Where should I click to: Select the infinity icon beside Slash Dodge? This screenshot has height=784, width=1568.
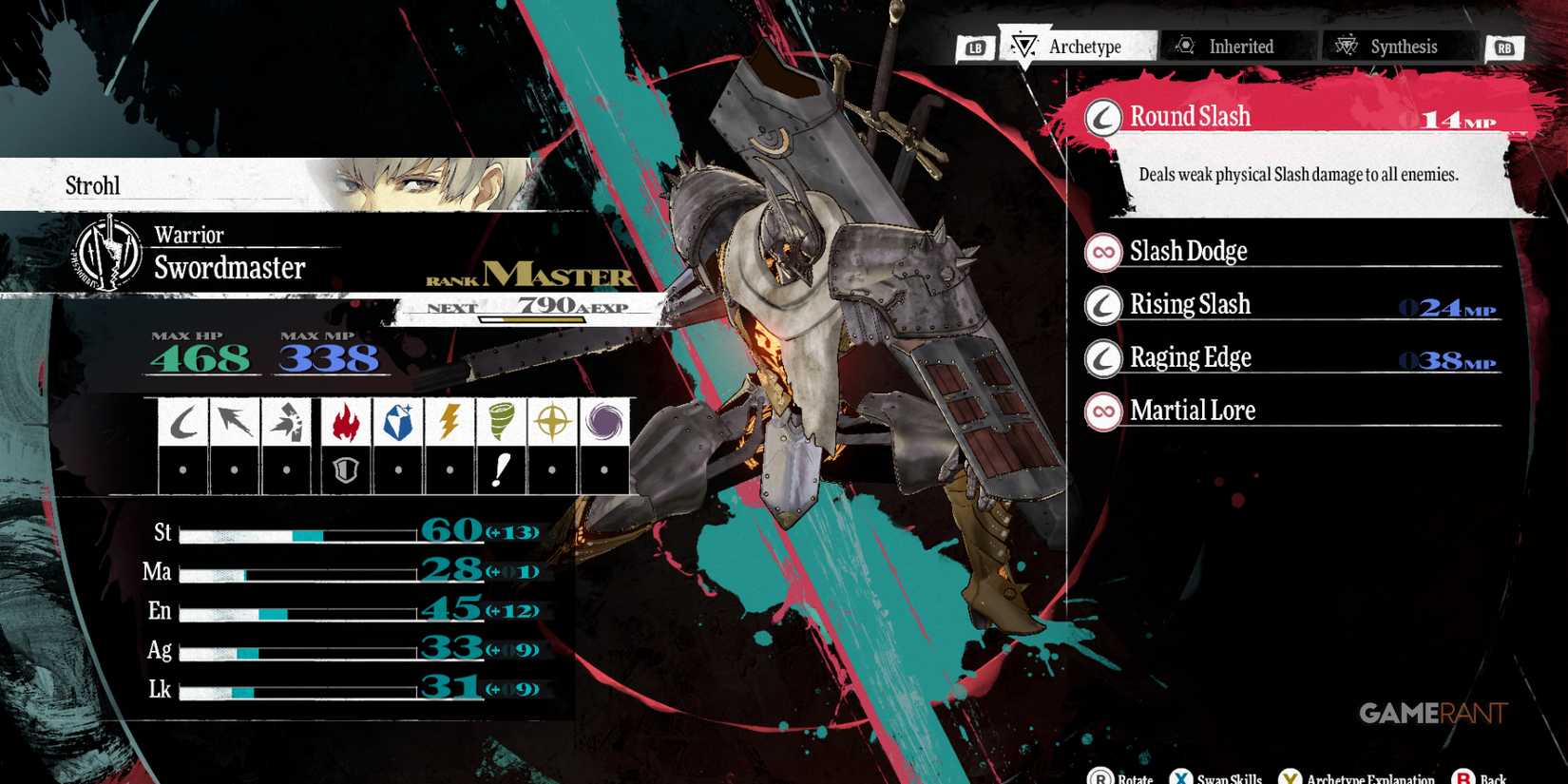pos(1100,251)
